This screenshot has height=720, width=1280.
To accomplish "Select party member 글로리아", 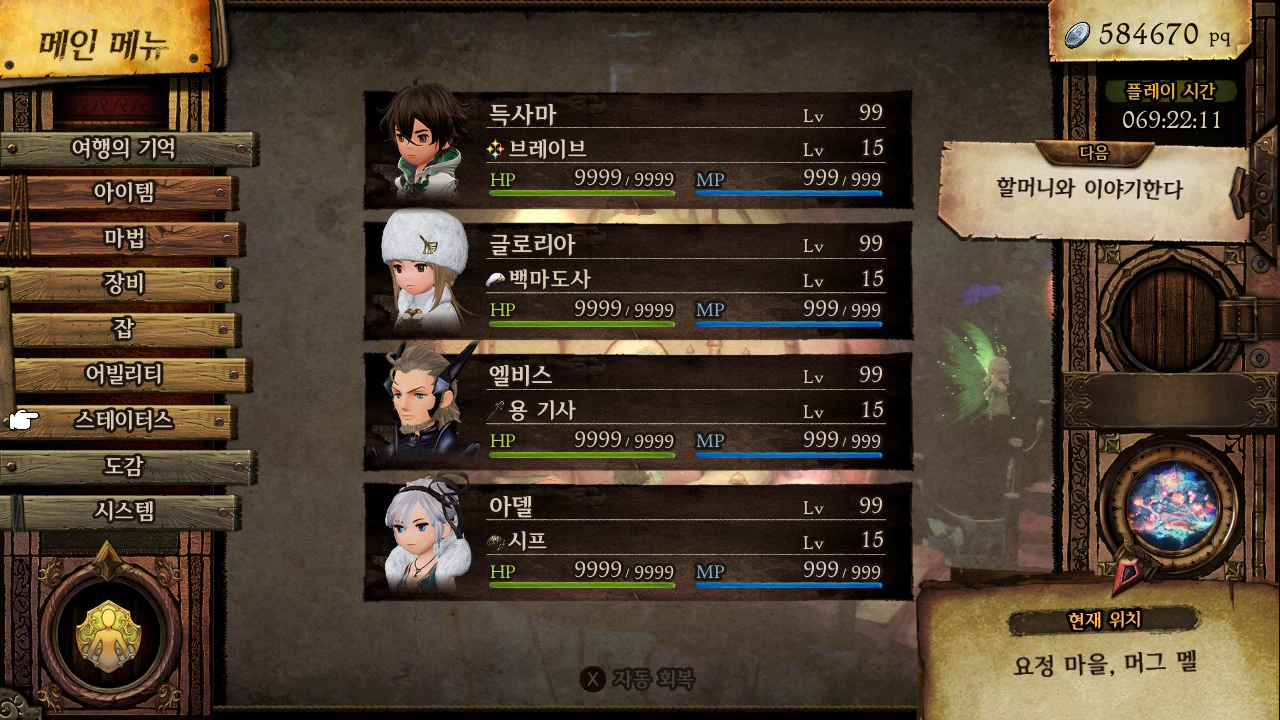I will pyautogui.click(x=637, y=280).
